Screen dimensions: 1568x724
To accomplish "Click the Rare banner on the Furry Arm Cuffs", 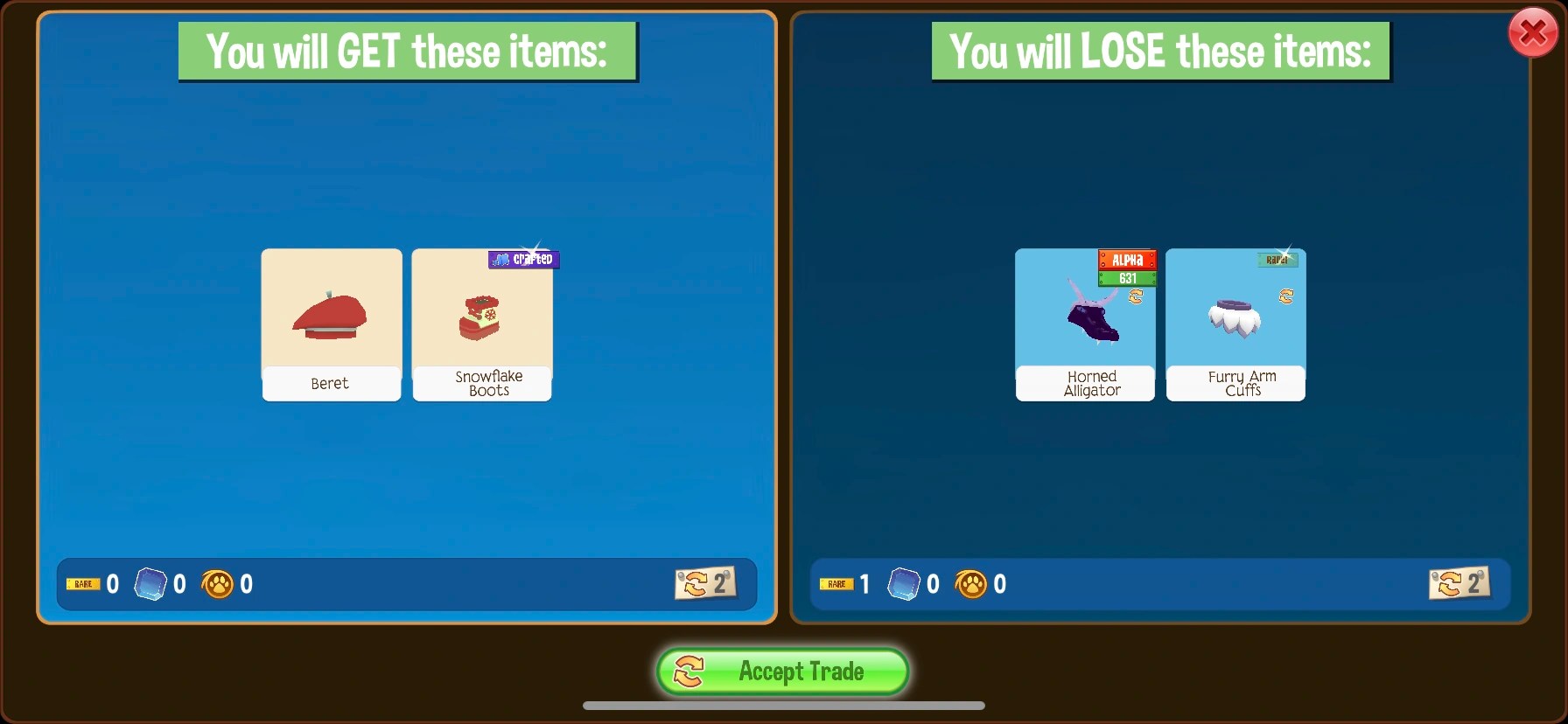I will 1279,259.
